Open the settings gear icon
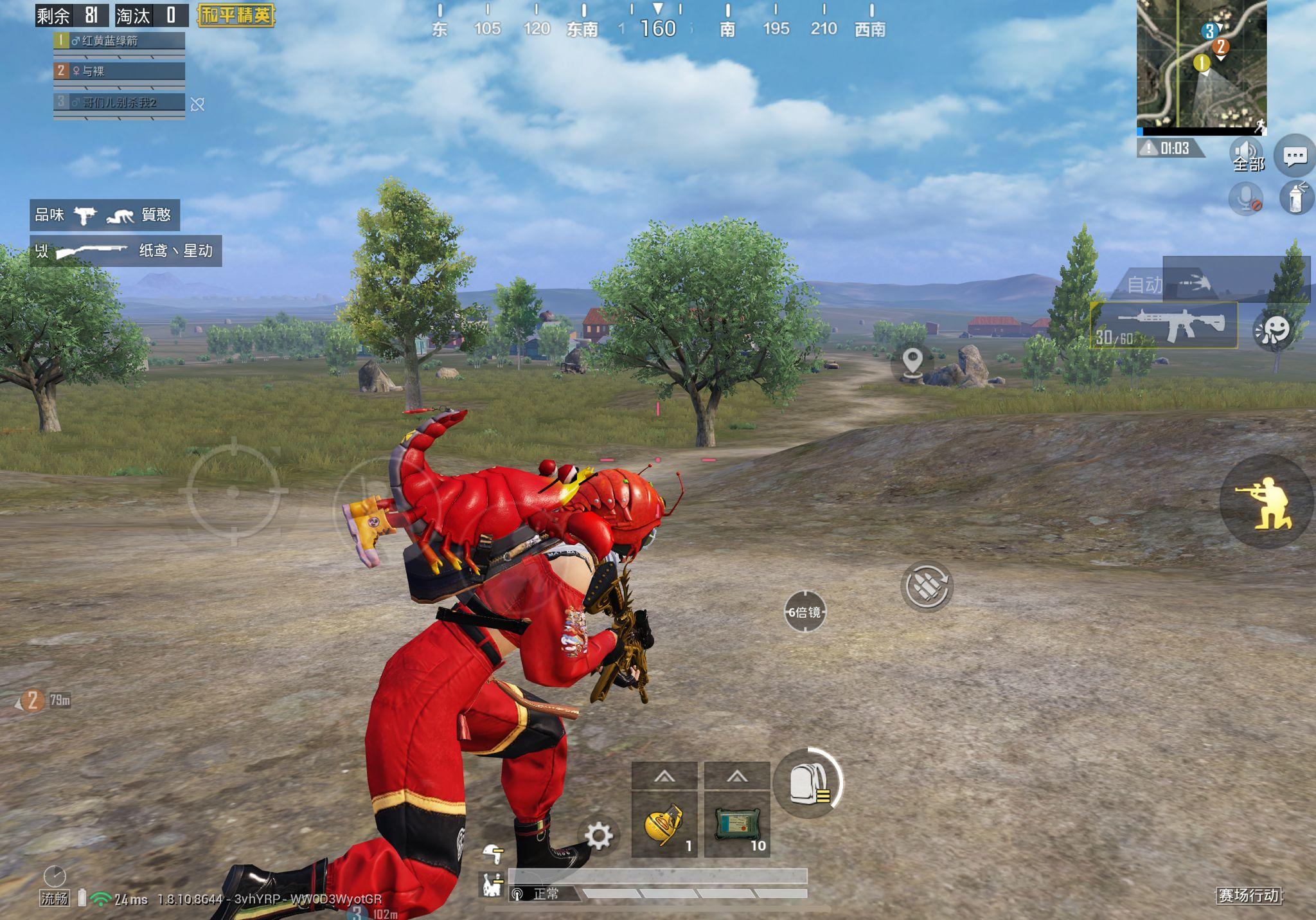Screen dimensions: 1316x920 (x=600, y=834)
